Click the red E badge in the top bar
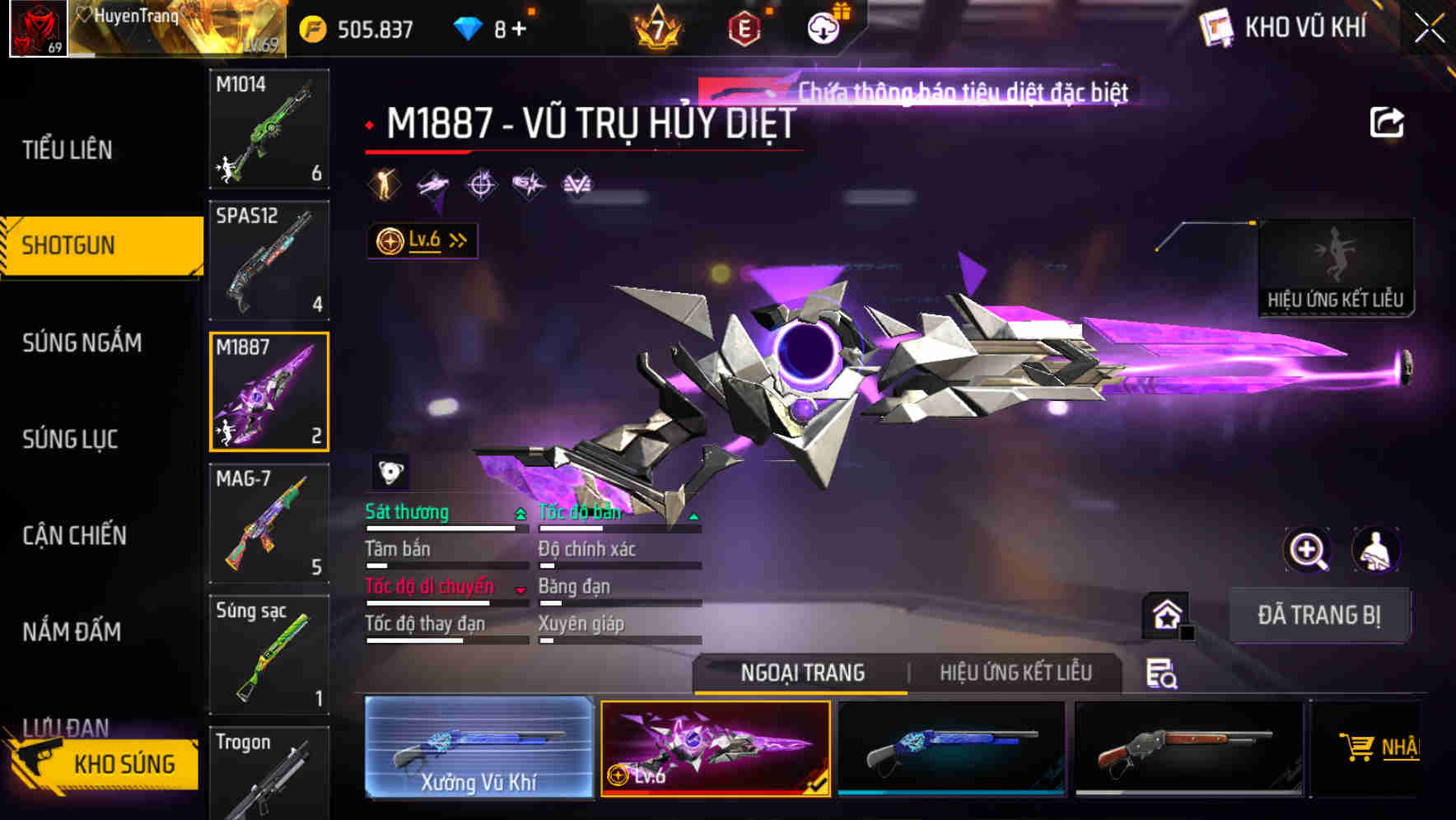Screen dimensions: 1456x820 [x=744, y=30]
